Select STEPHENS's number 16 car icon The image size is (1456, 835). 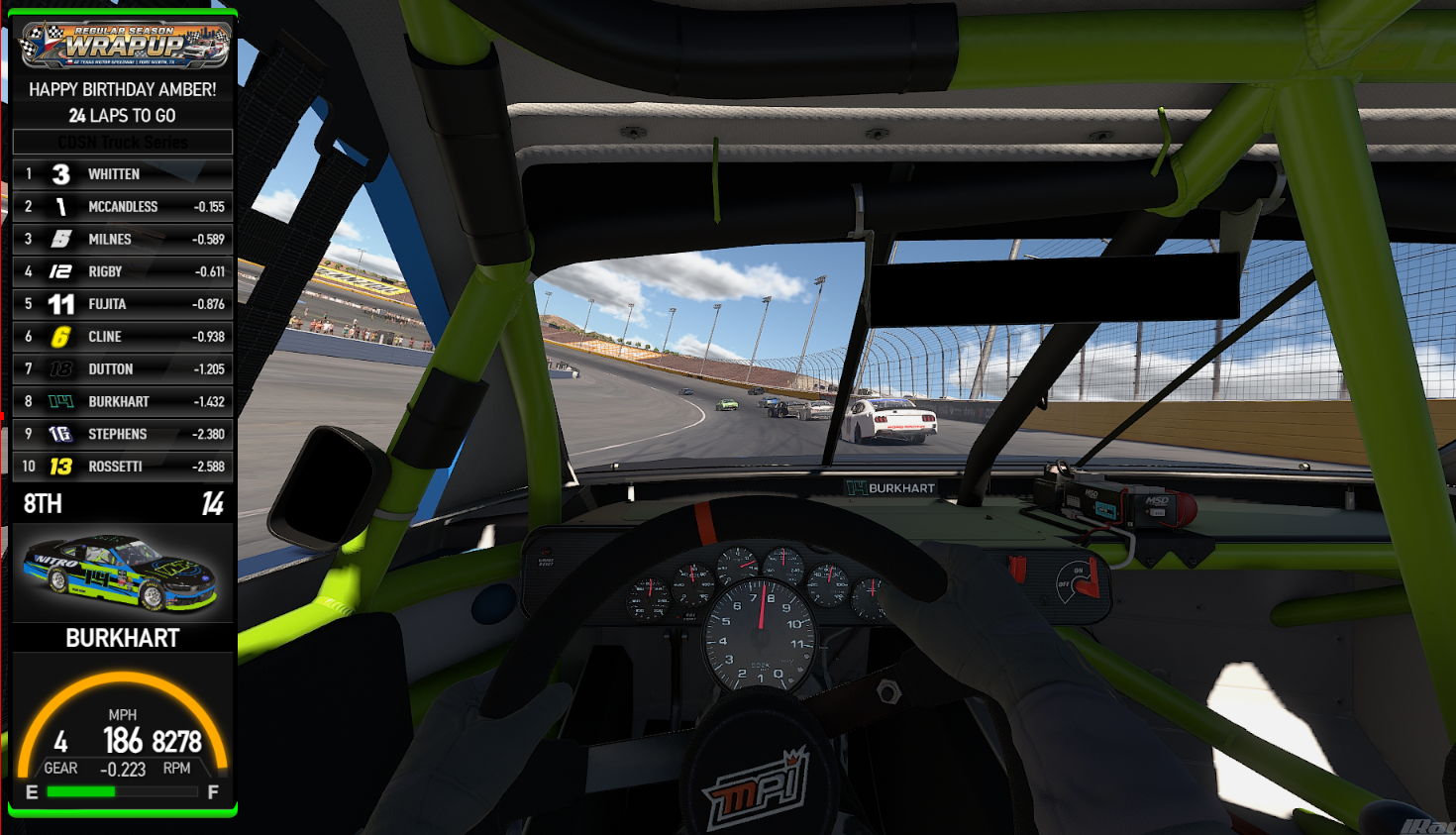click(59, 434)
